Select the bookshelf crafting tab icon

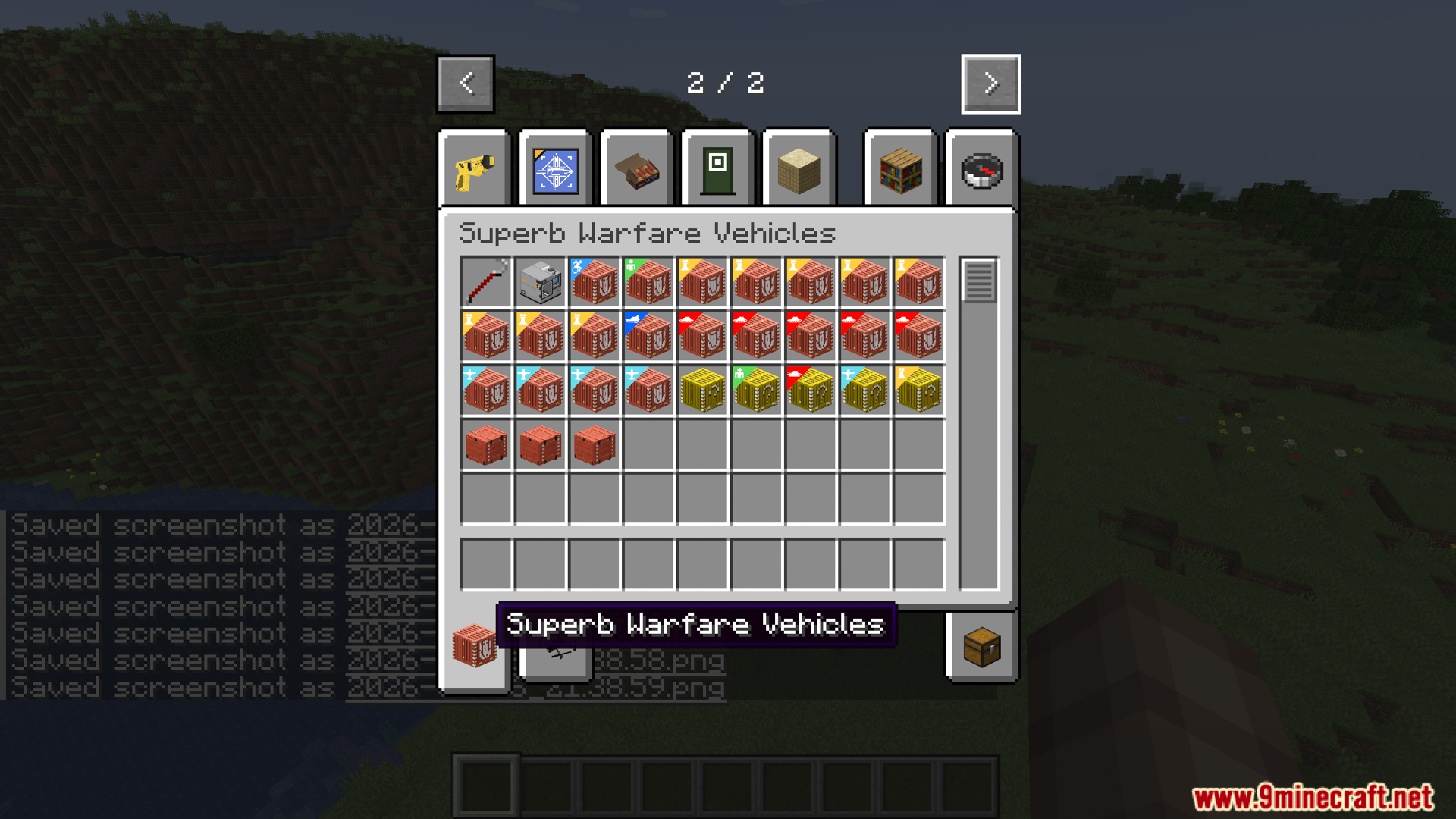coord(899,168)
